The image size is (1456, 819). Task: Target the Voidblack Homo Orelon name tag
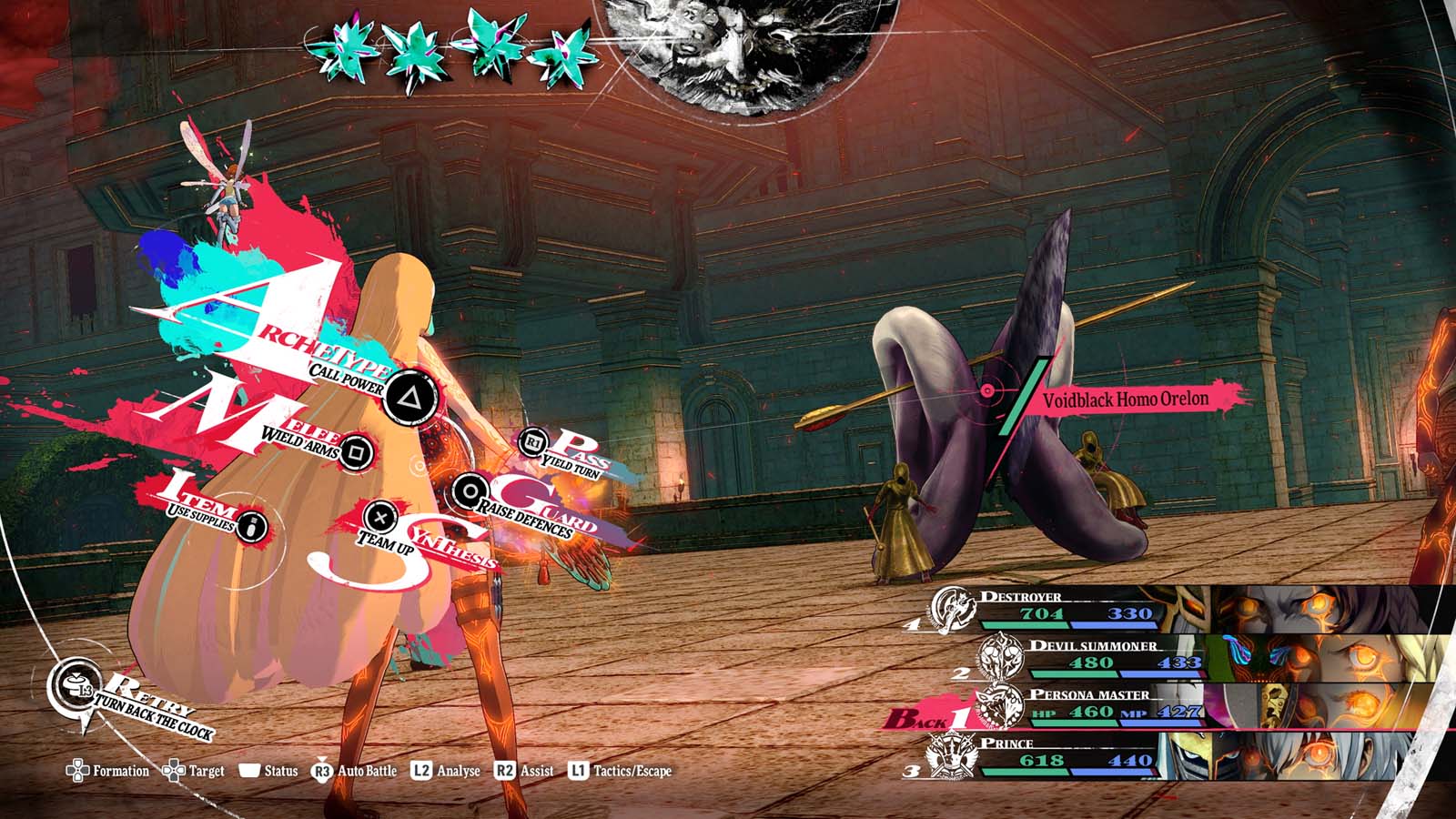point(1126,399)
